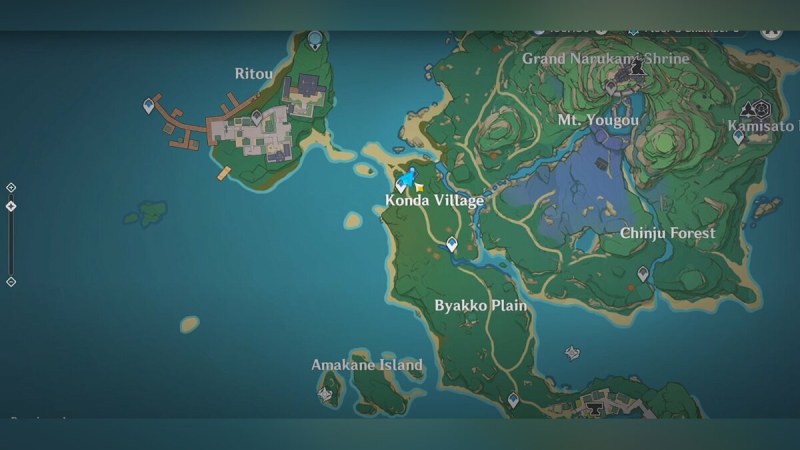This screenshot has width=800, height=450.
Task: Click the map zoom slider handle
Action: pos(11,206)
